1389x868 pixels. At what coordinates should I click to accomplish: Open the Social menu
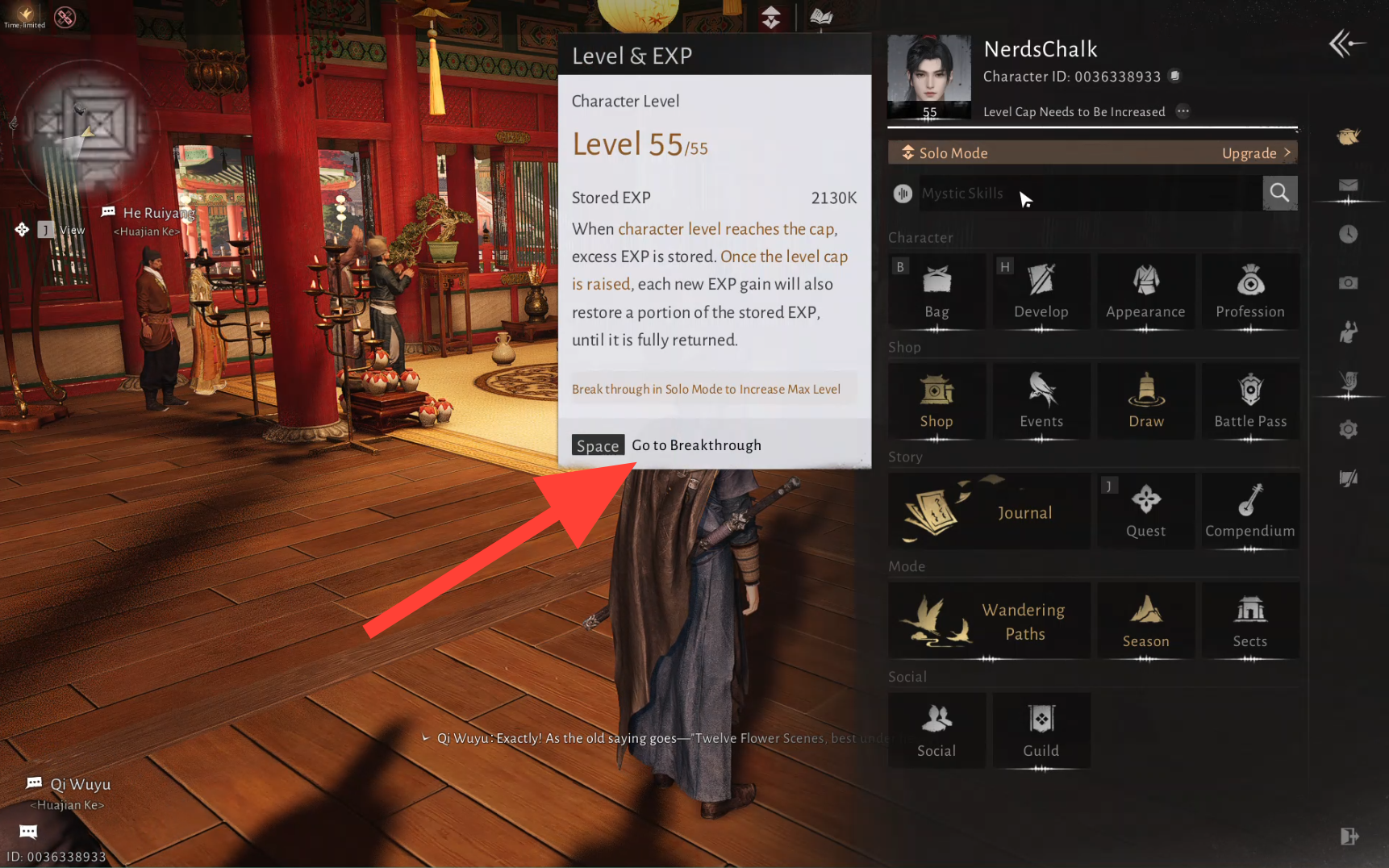pos(936,731)
